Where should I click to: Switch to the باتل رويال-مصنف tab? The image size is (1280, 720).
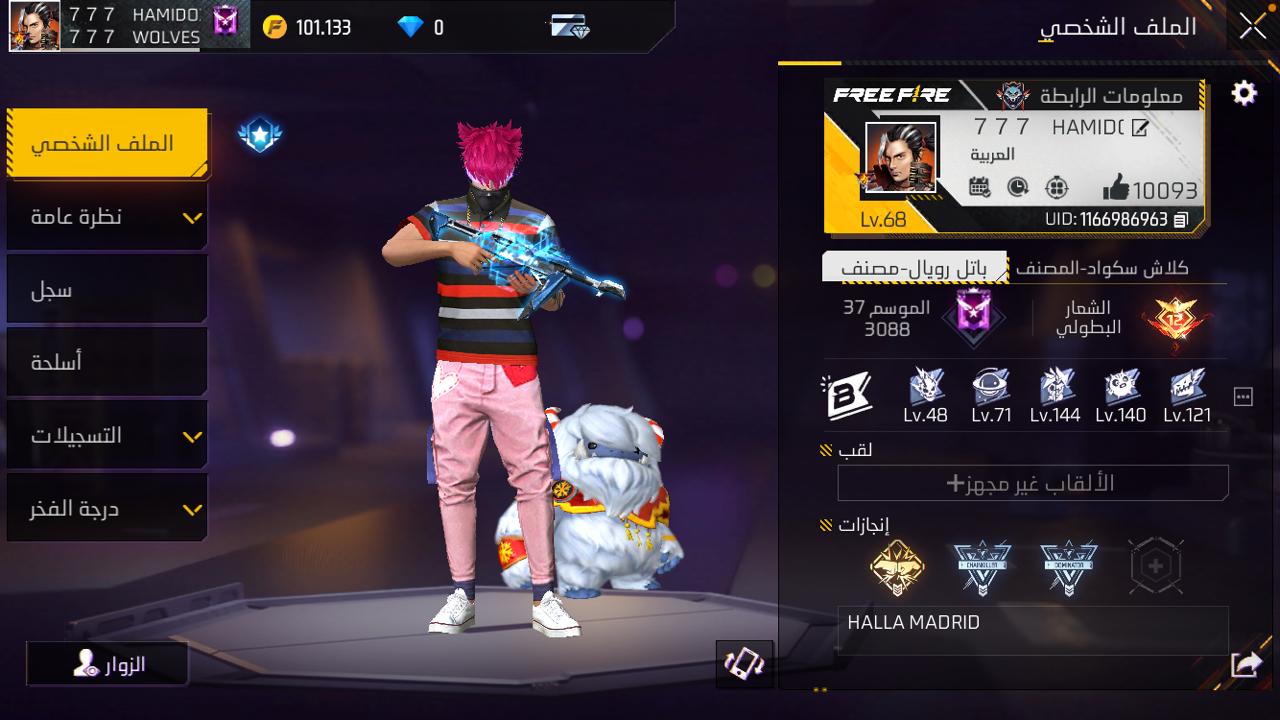pos(914,268)
